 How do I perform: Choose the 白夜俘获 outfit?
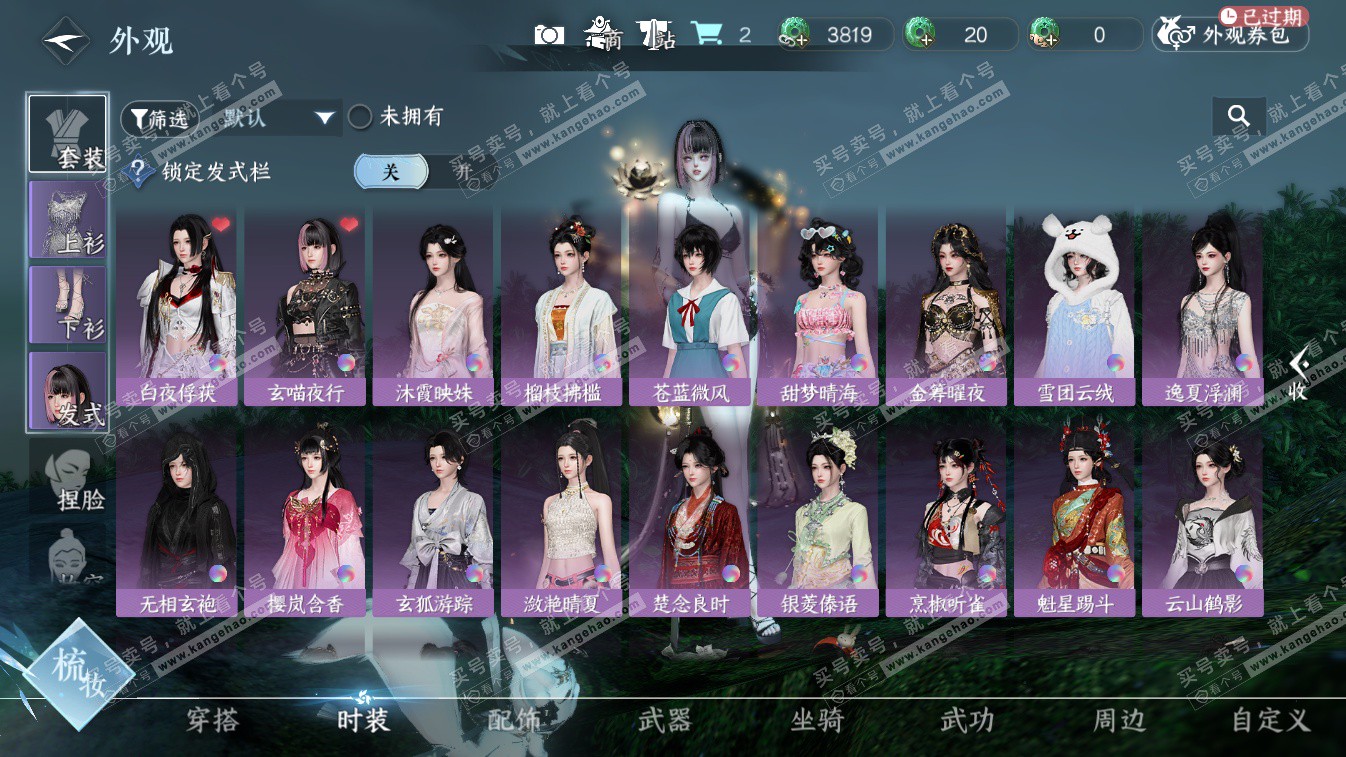(177, 307)
